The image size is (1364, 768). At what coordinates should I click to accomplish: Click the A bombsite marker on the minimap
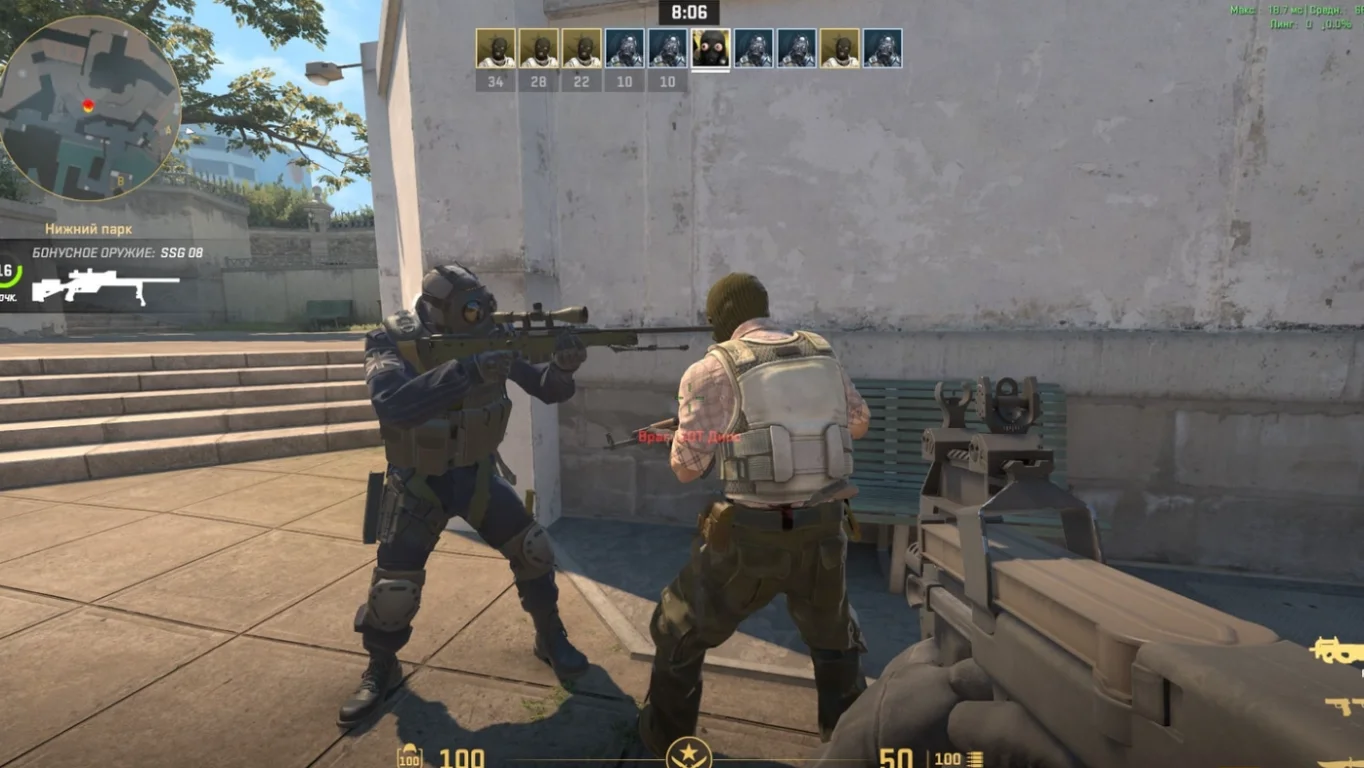[x=168, y=130]
